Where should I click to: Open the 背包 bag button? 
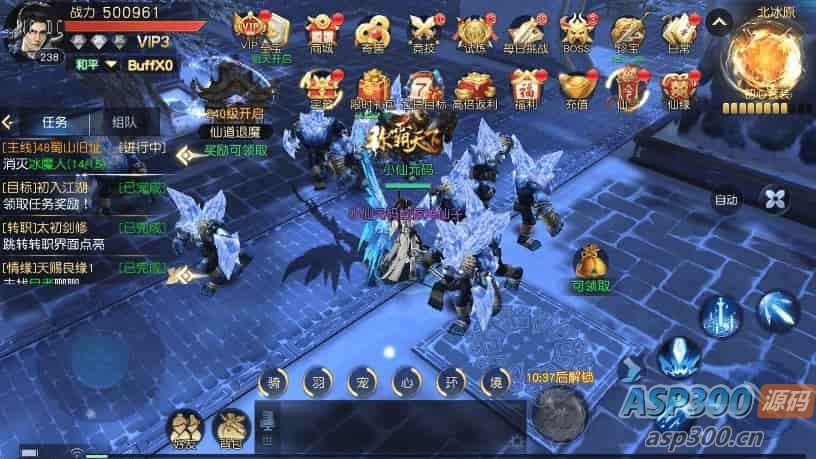click(231, 428)
